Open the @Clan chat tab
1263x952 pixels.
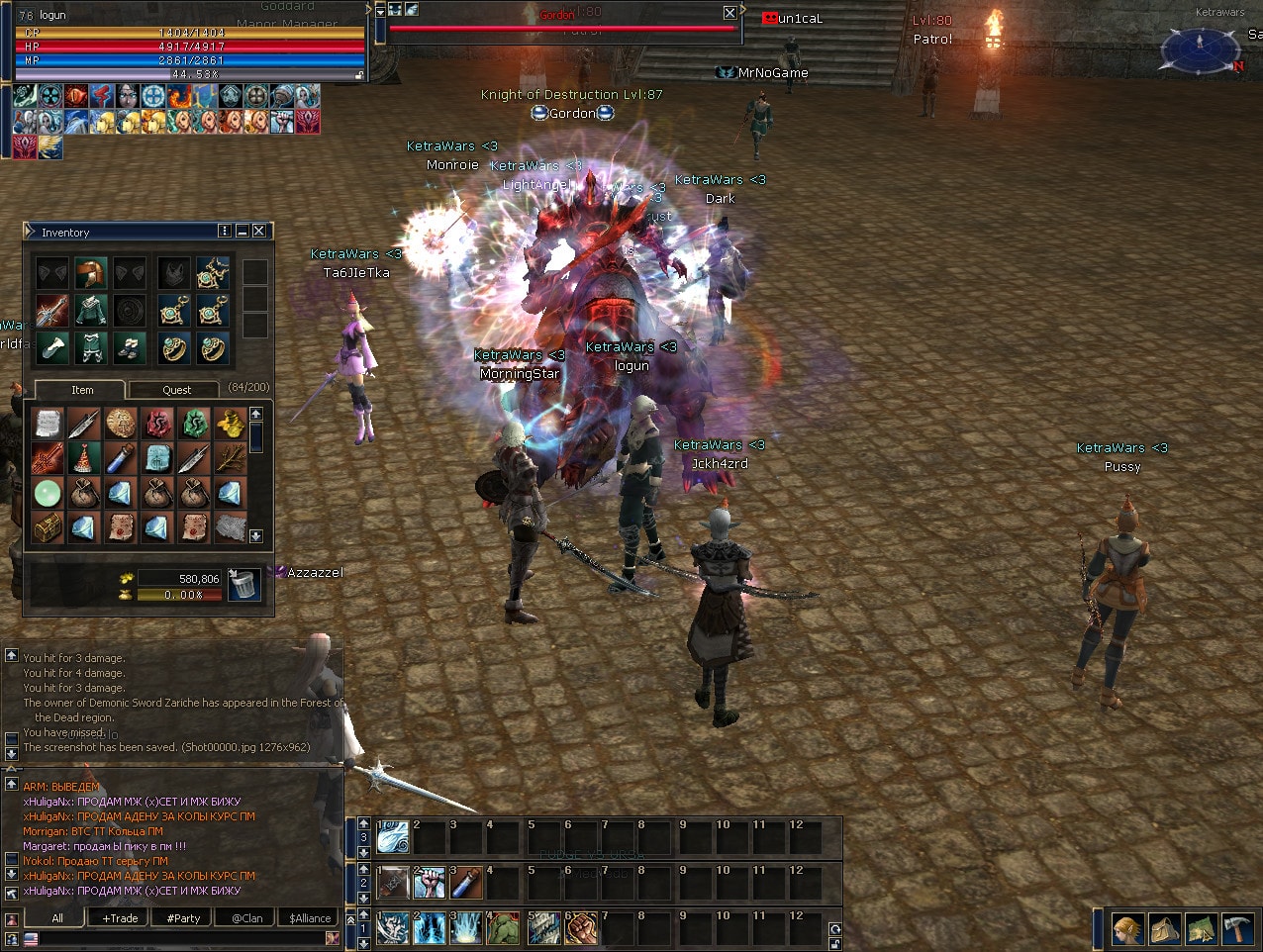[246, 918]
